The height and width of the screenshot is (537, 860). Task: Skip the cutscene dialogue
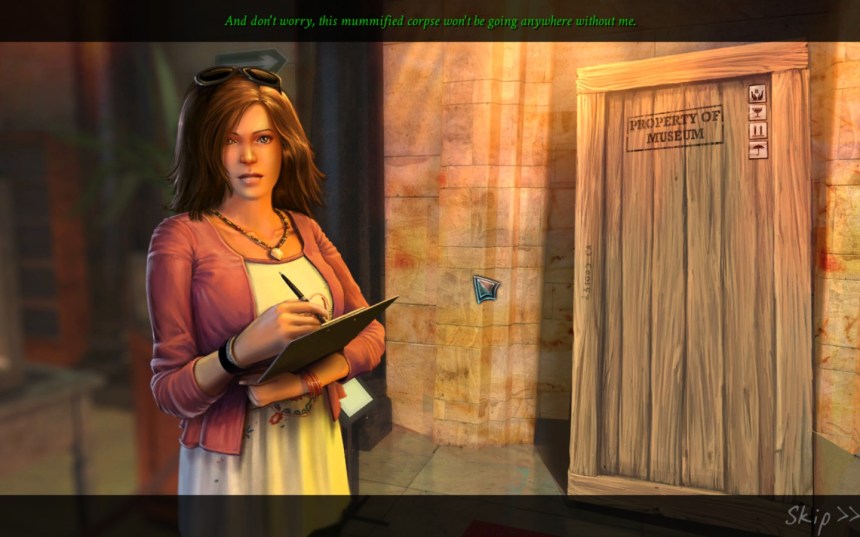click(x=820, y=516)
